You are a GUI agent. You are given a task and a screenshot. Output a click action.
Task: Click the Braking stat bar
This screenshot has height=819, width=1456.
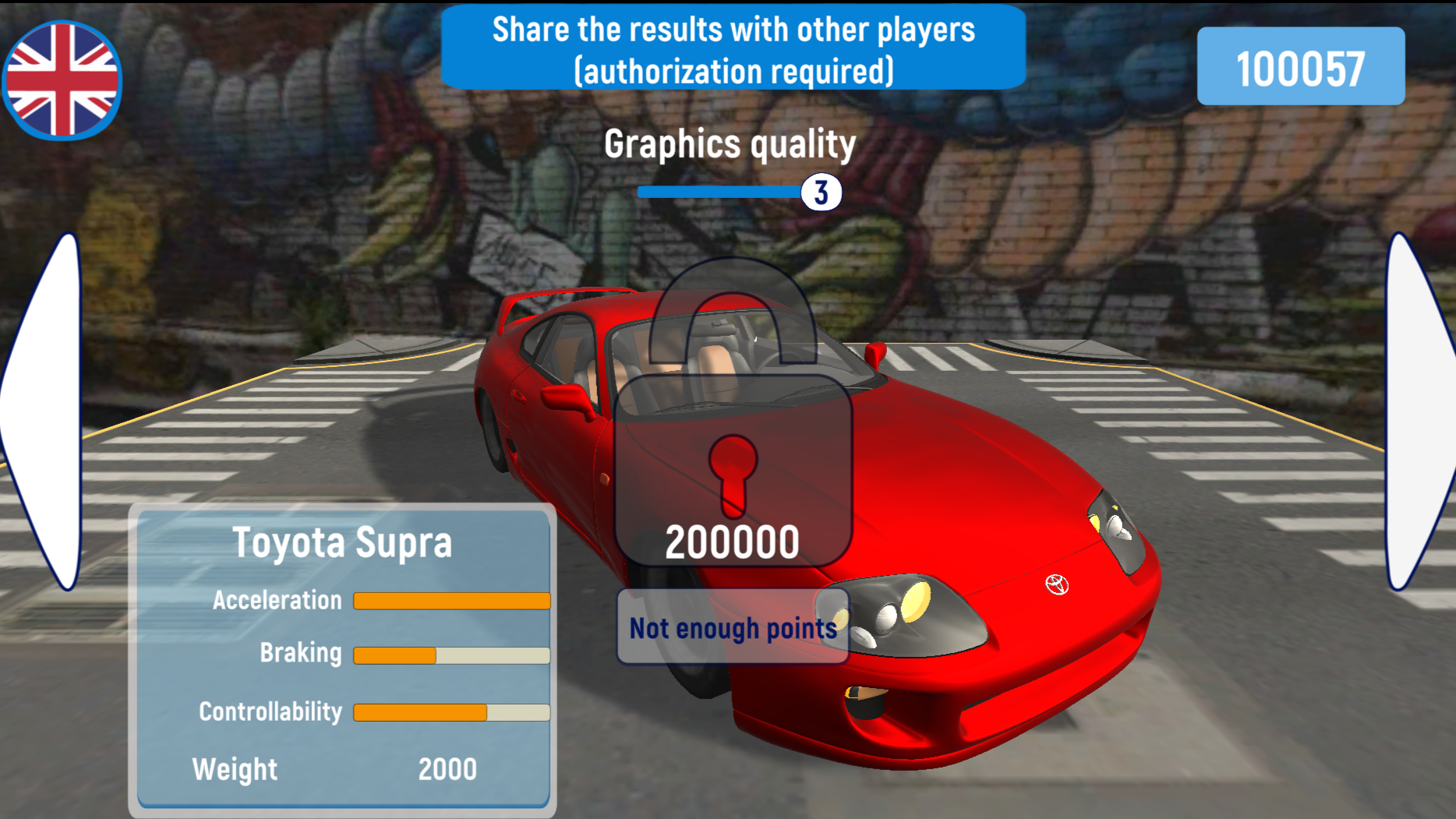click(452, 655)
